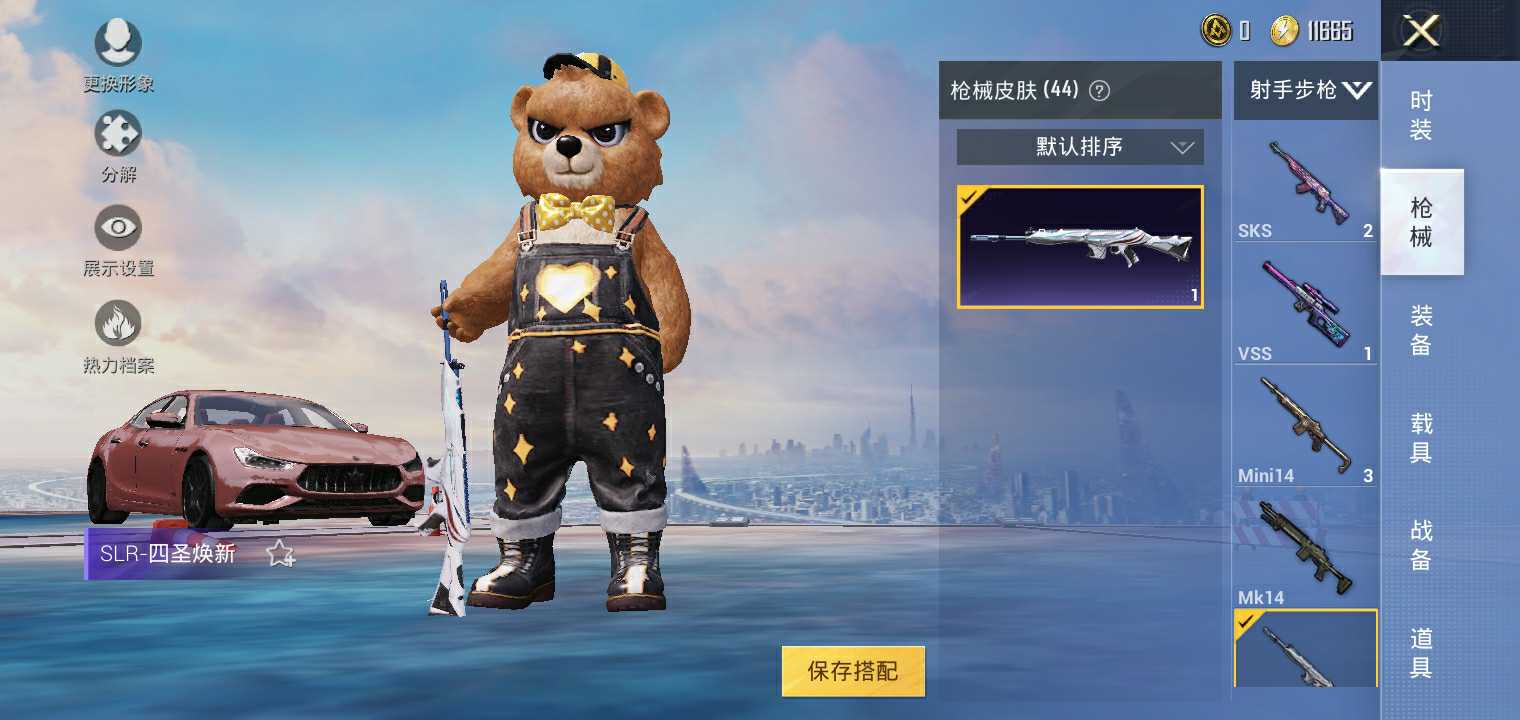The width and height of the screenshot is (1520, 720).
Task: Switch to the 载具 vehicles tab
Action: click(x=1421, y=439)
